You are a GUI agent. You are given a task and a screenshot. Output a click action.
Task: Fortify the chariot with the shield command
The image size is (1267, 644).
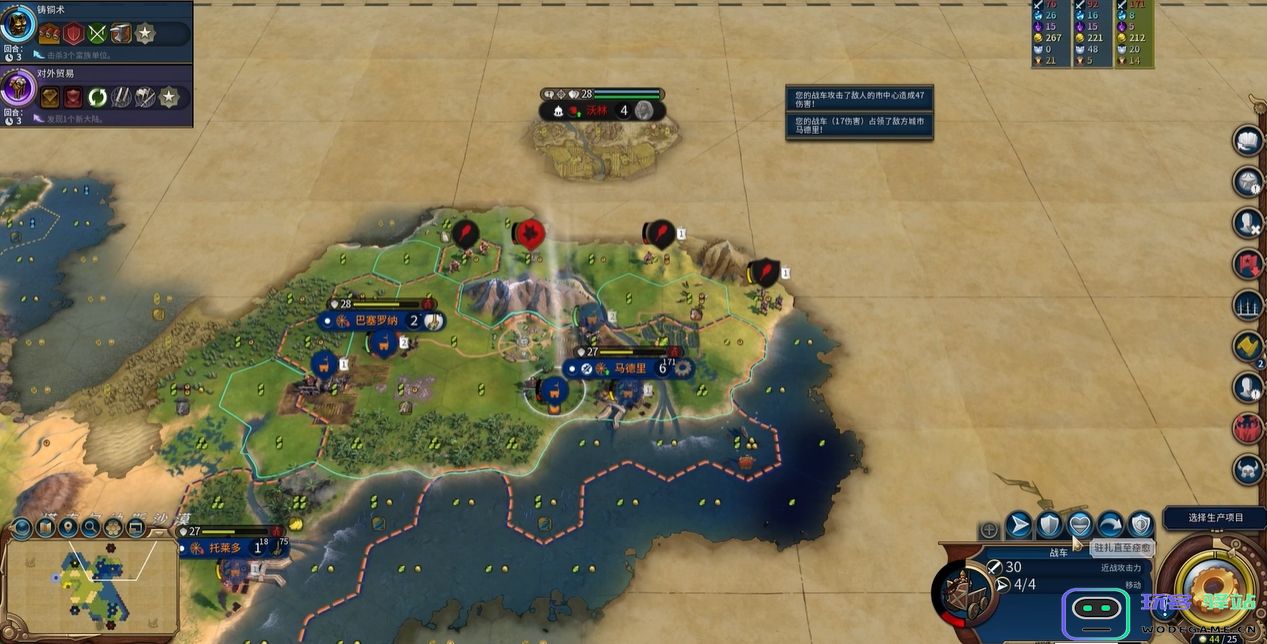1048,524
